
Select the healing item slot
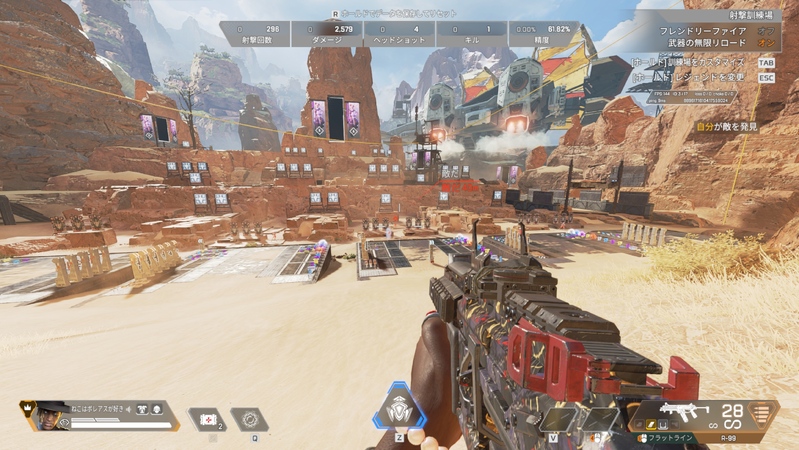click(207, 419)
